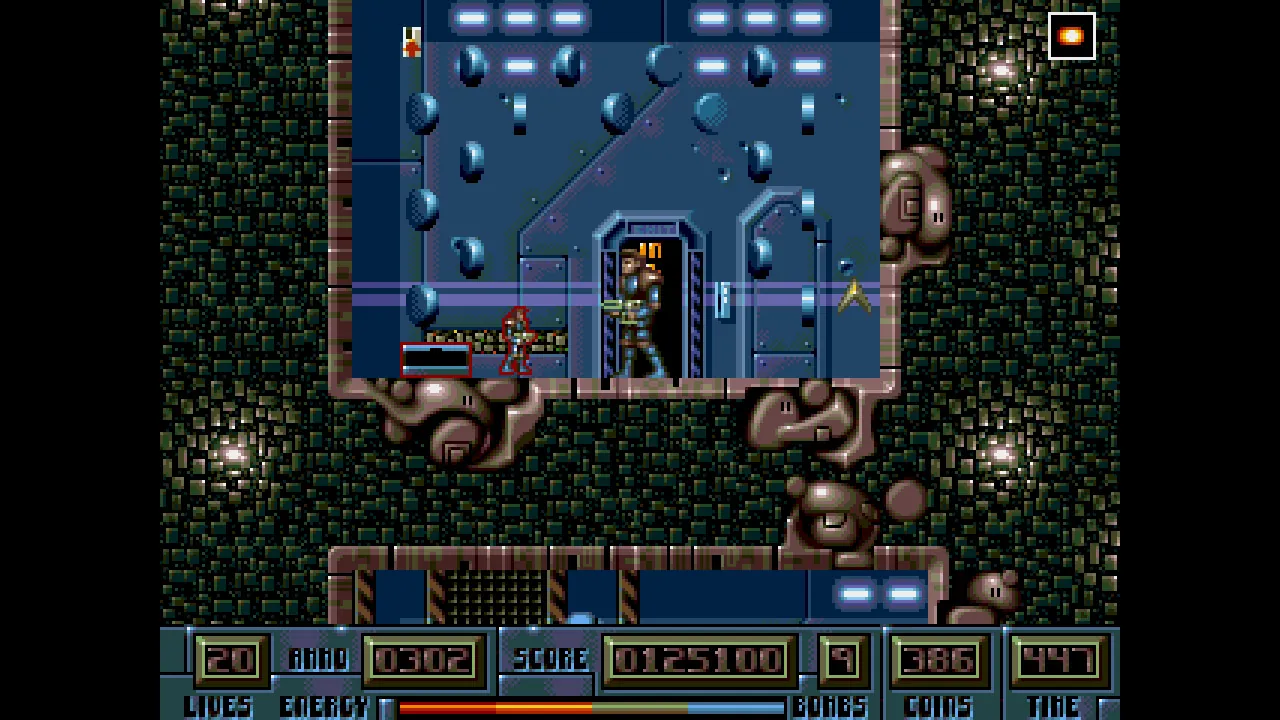Click the red ammo crate on the ledge
The width and height of the screenshot is (1280, 720).
435,360
